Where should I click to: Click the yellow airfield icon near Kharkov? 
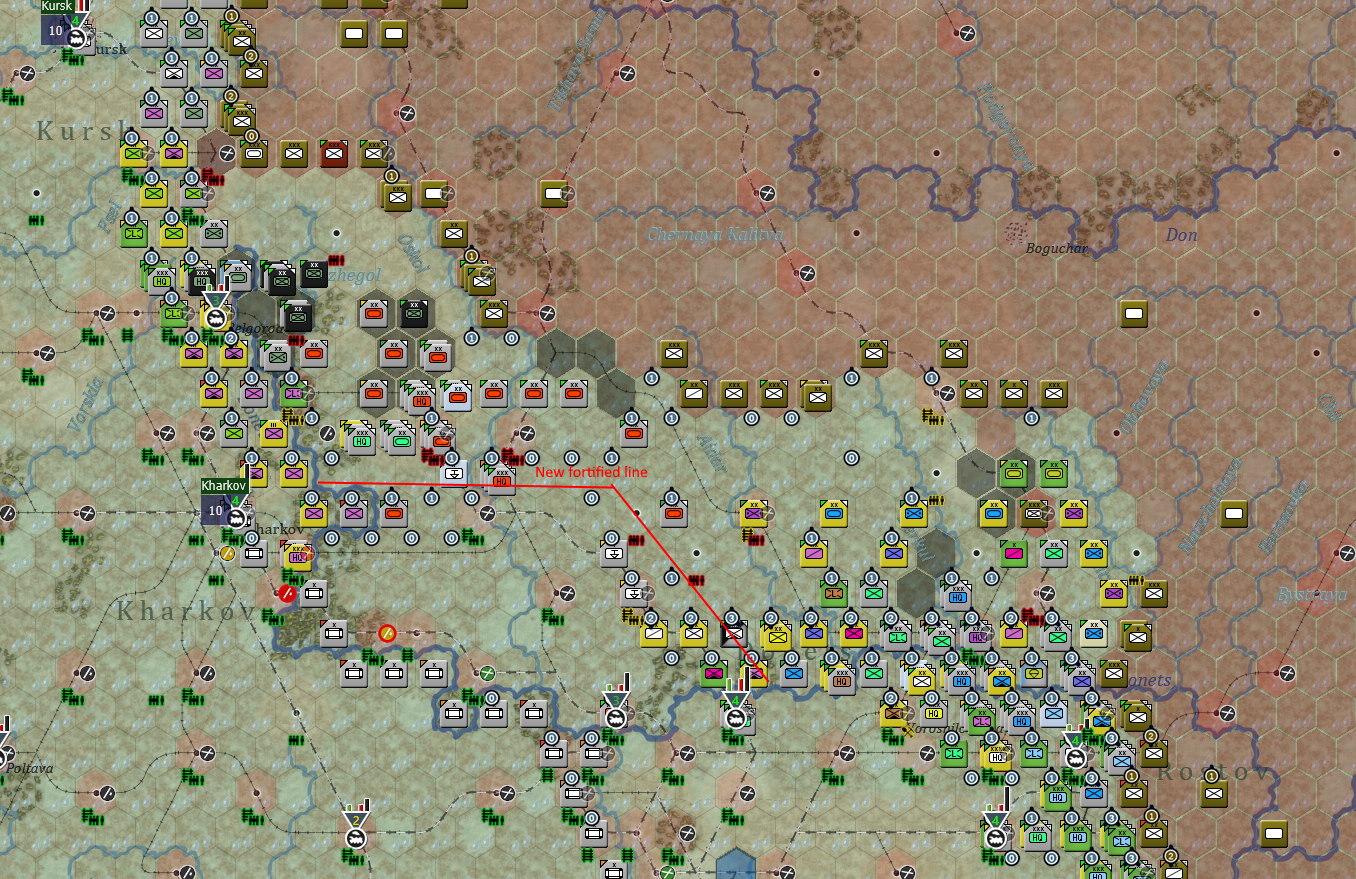pyautogui.click(x=227, y=553)
